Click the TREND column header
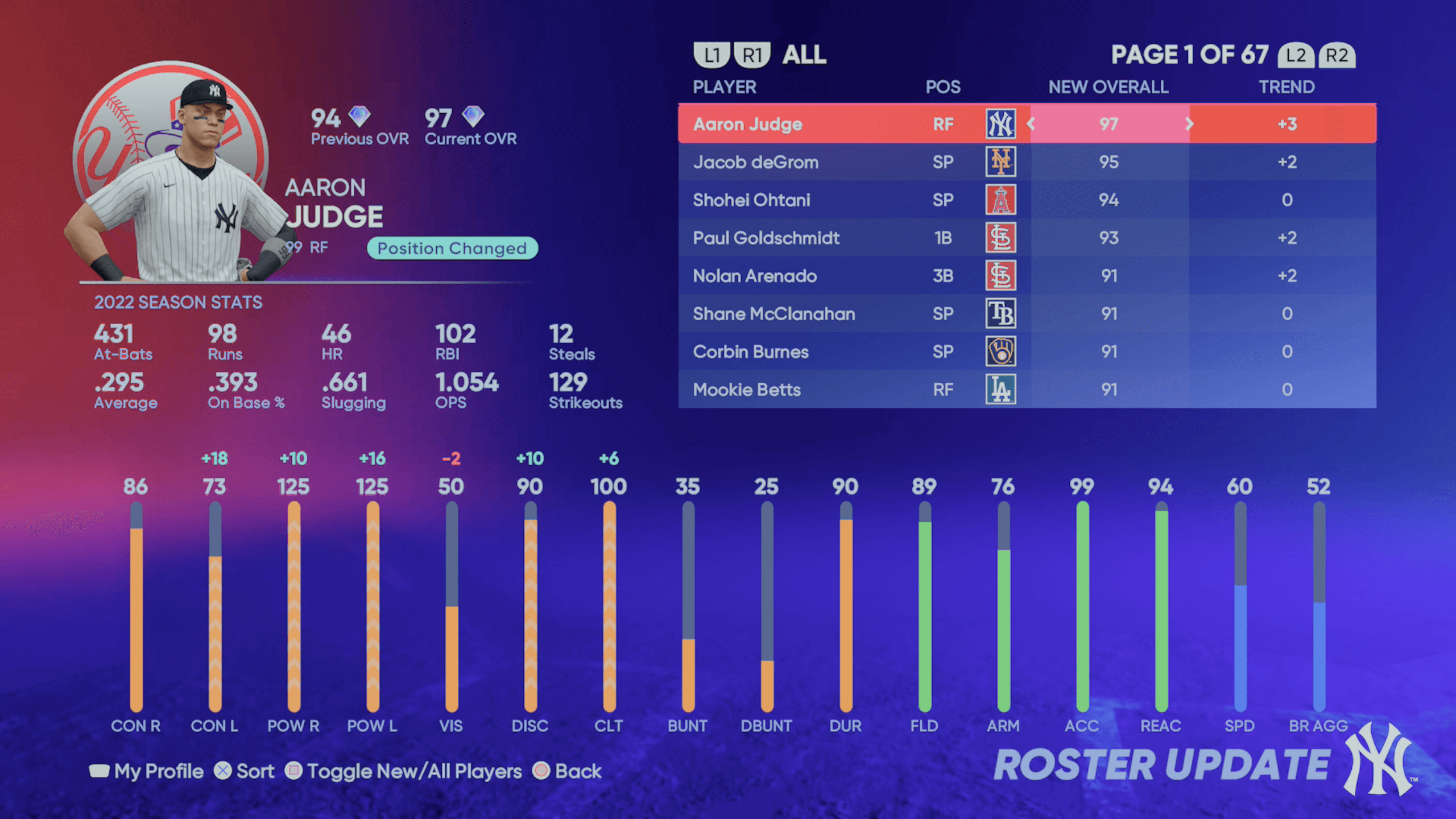This screenshot has height=819, width=1456. tap(1287, 87)
